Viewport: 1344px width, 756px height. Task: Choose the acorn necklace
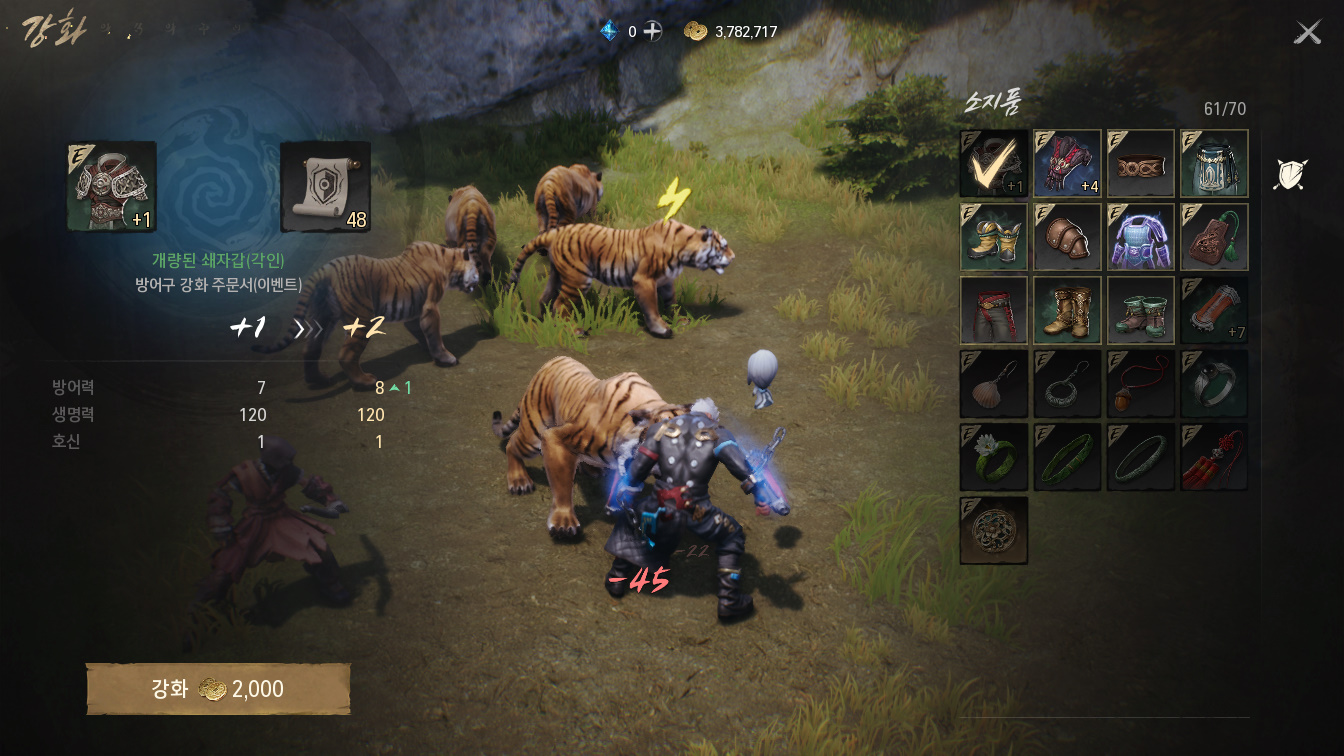[x=1141, y=383]
